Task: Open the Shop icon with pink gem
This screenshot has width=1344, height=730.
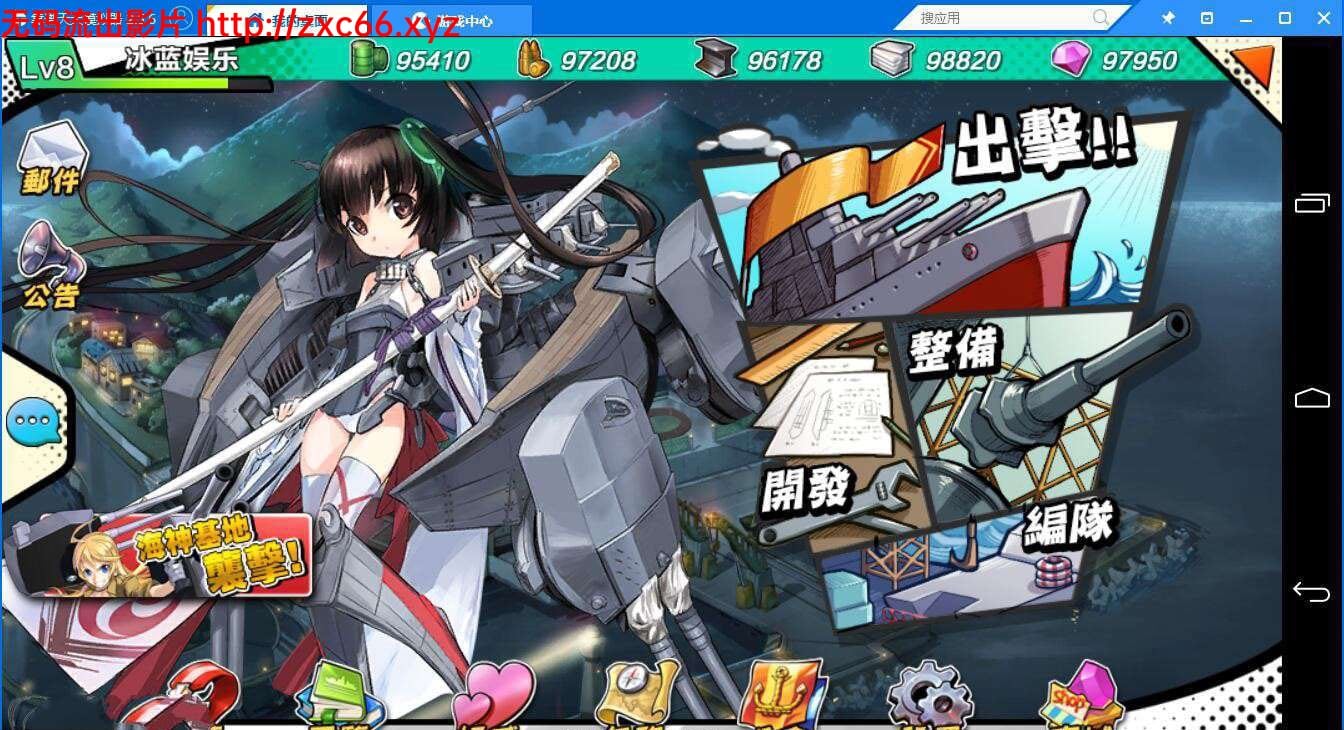Action: (1080, 695)
